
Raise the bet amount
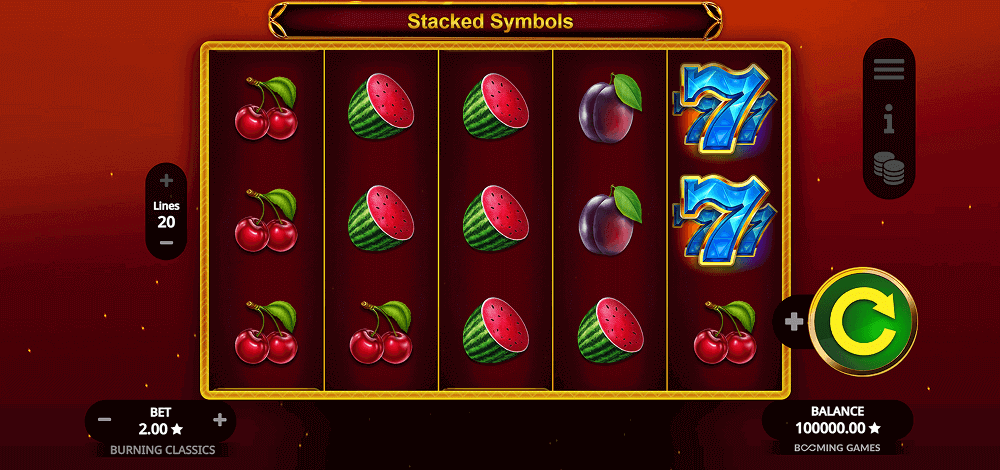click(220, 420)
